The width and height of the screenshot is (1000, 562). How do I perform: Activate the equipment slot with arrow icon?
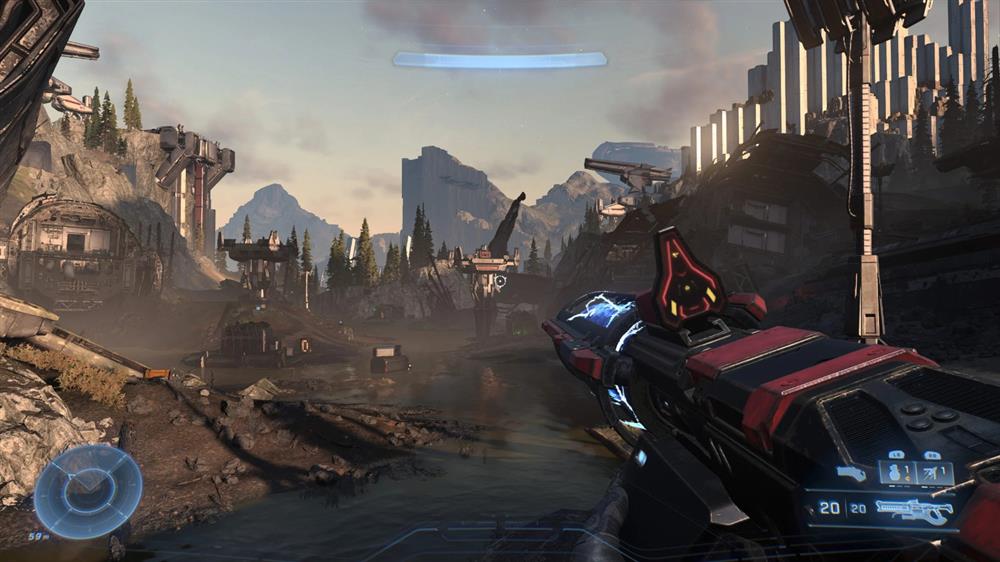click(x=933, y=472)
